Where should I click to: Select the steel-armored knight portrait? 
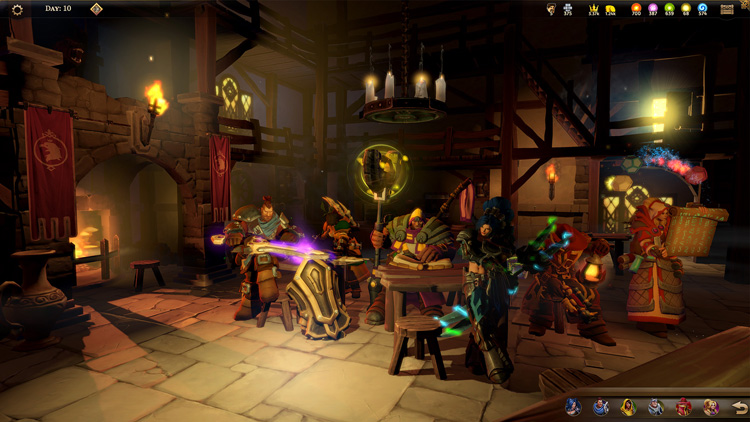[x=655, y=407]
